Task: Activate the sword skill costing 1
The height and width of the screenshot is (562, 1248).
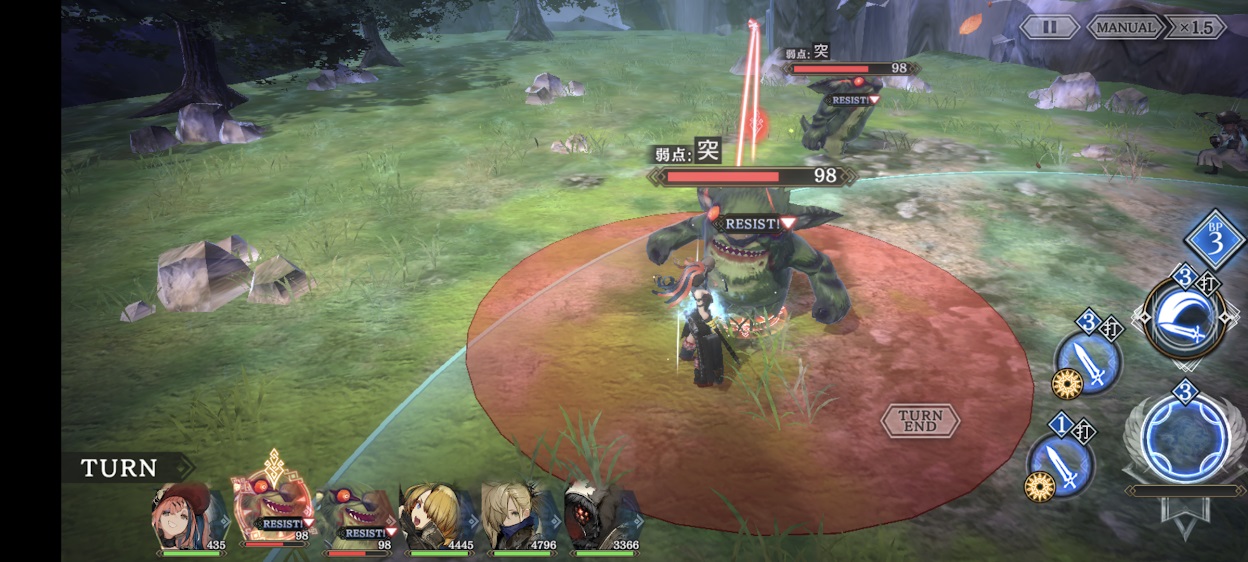Action: coord(1062,464)
